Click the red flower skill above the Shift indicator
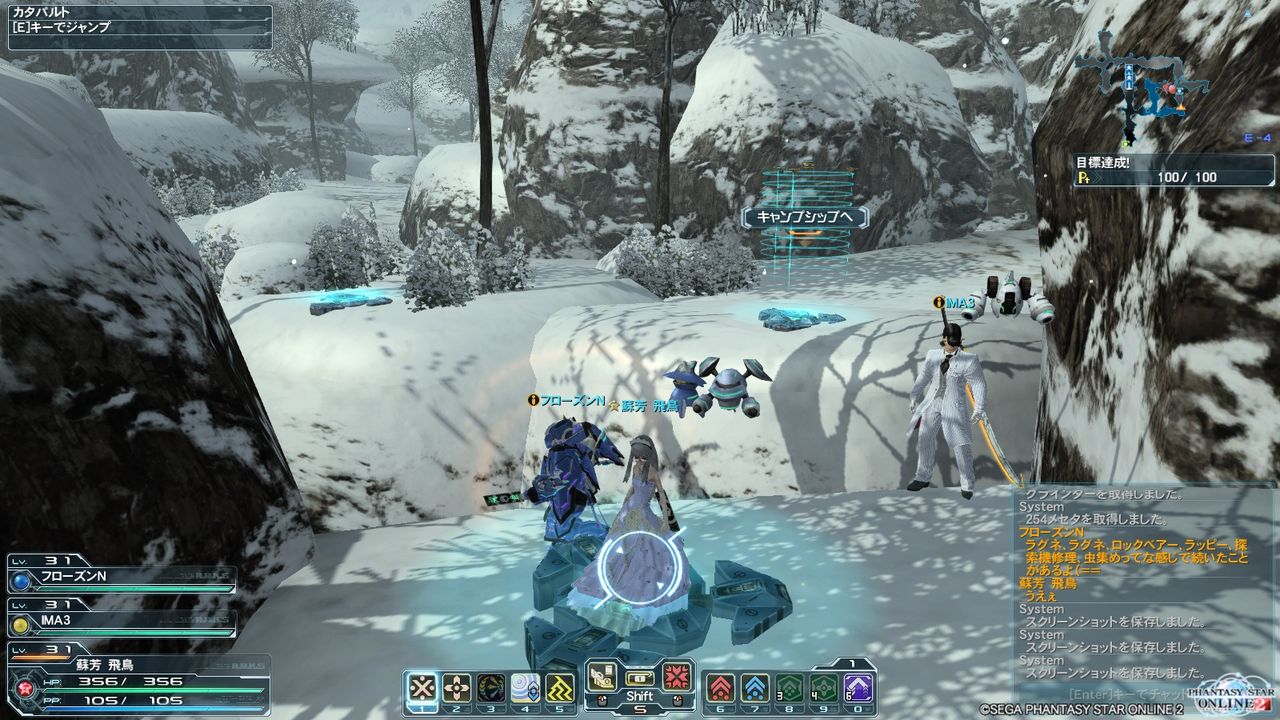 (676, 678)
